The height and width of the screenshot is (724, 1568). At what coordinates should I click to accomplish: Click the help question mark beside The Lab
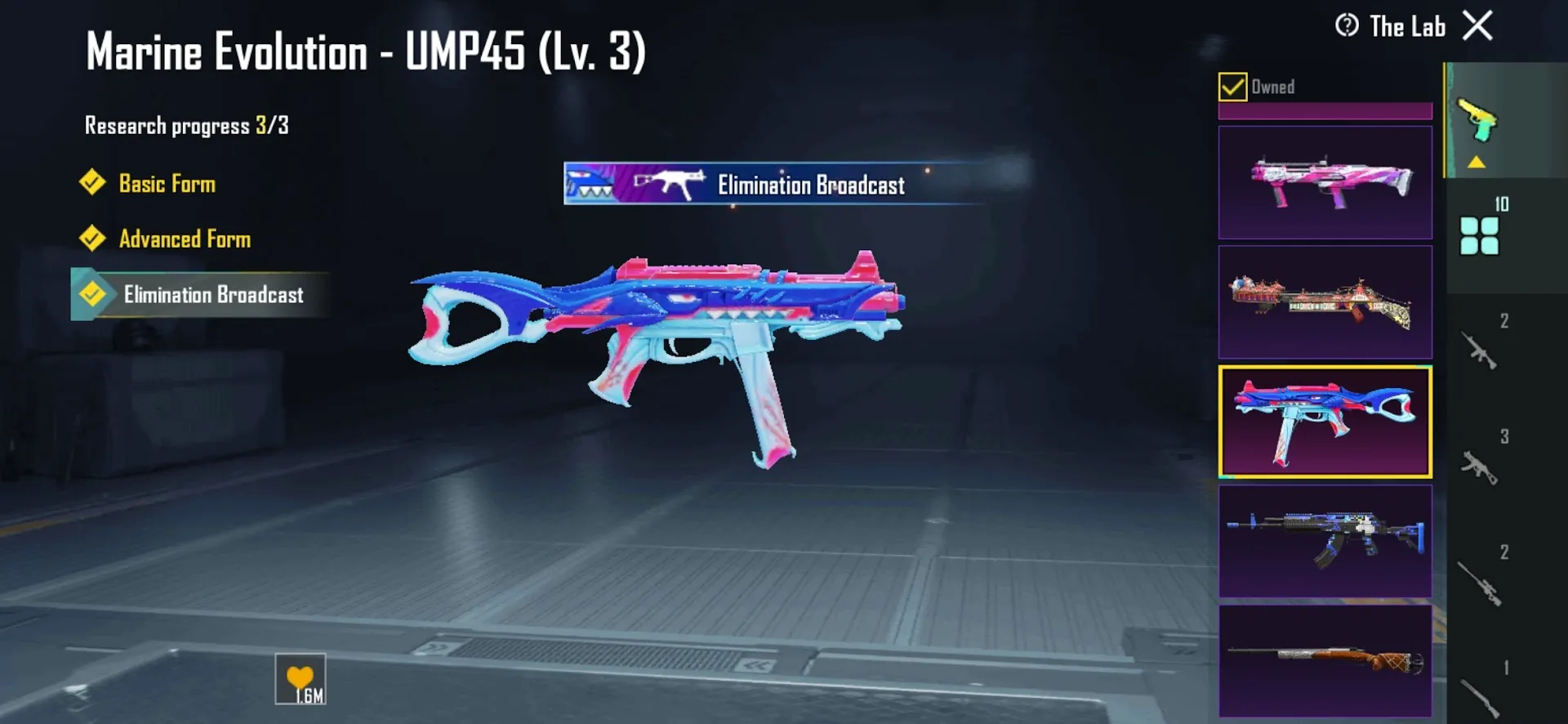pyautogui.click(x=1347, y=26)
